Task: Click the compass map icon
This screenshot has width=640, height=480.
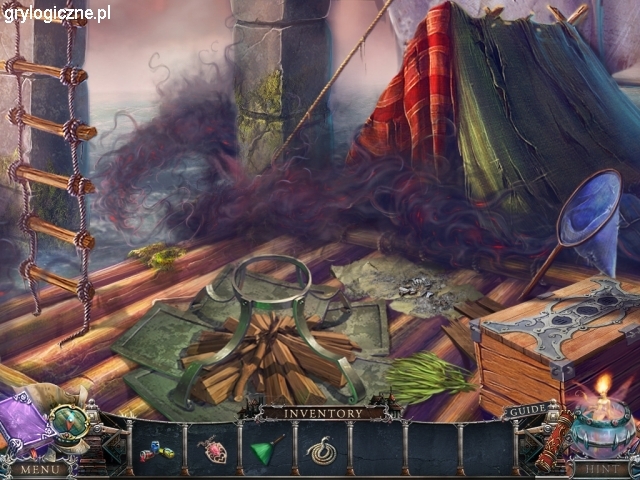Action: click(72, 421)
